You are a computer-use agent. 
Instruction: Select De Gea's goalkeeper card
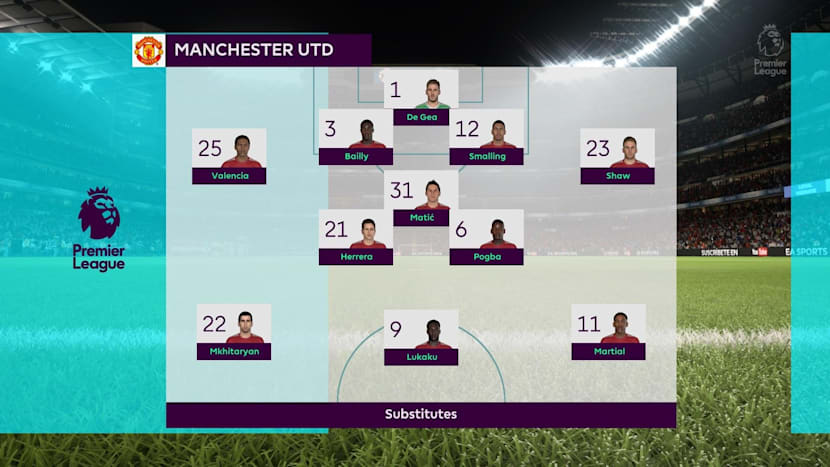(x=421, y=97)
